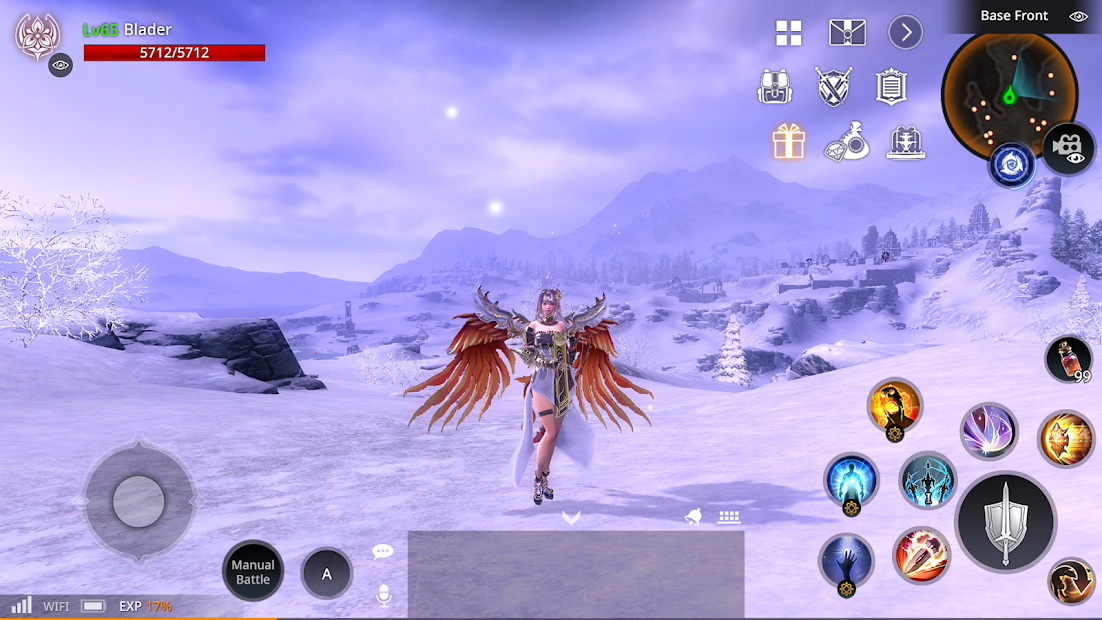
Task: Collapse the chat with the down chevron
Action: click(571, 517)
